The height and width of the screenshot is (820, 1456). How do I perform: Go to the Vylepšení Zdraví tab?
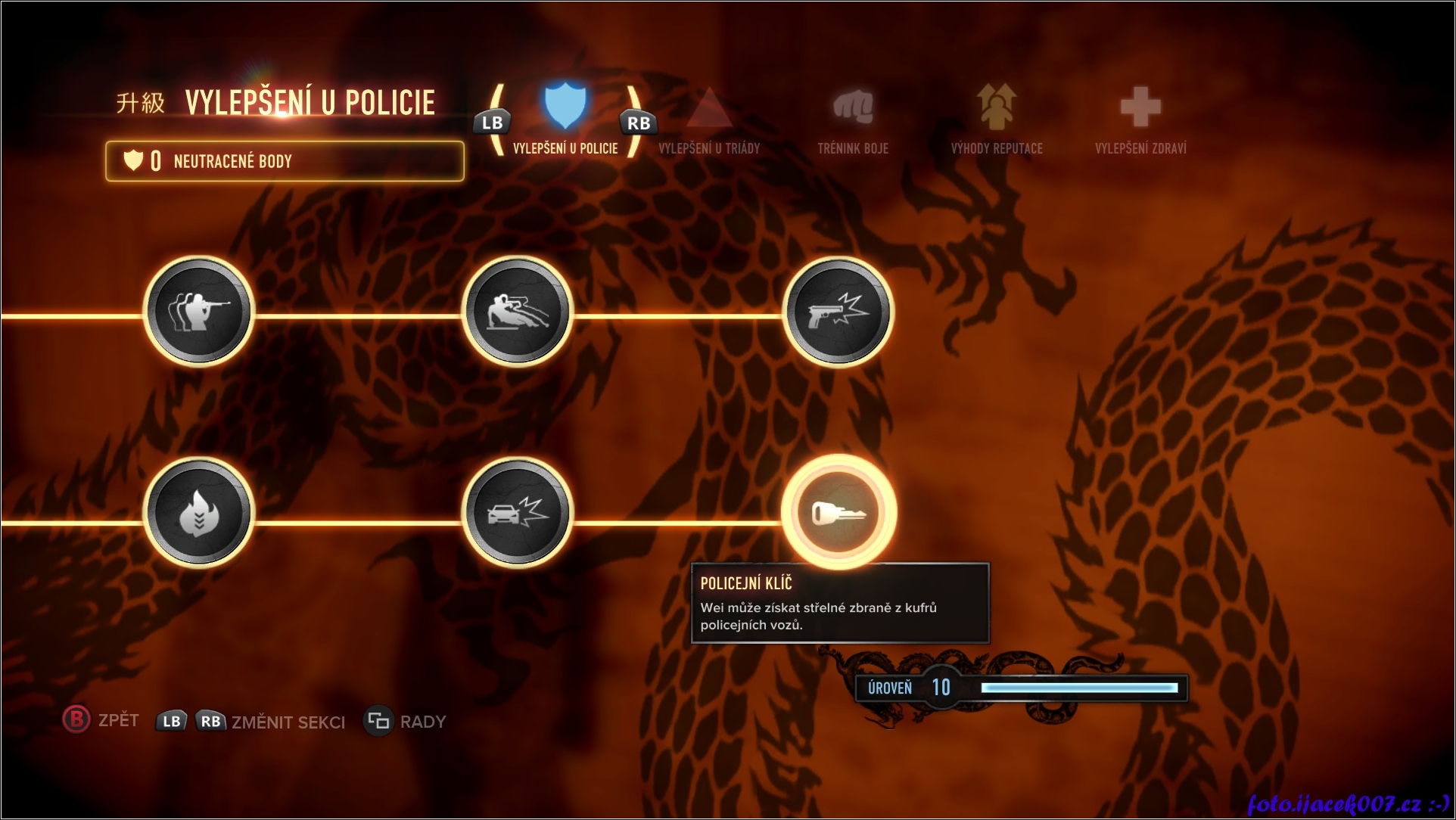point(1140,121)
